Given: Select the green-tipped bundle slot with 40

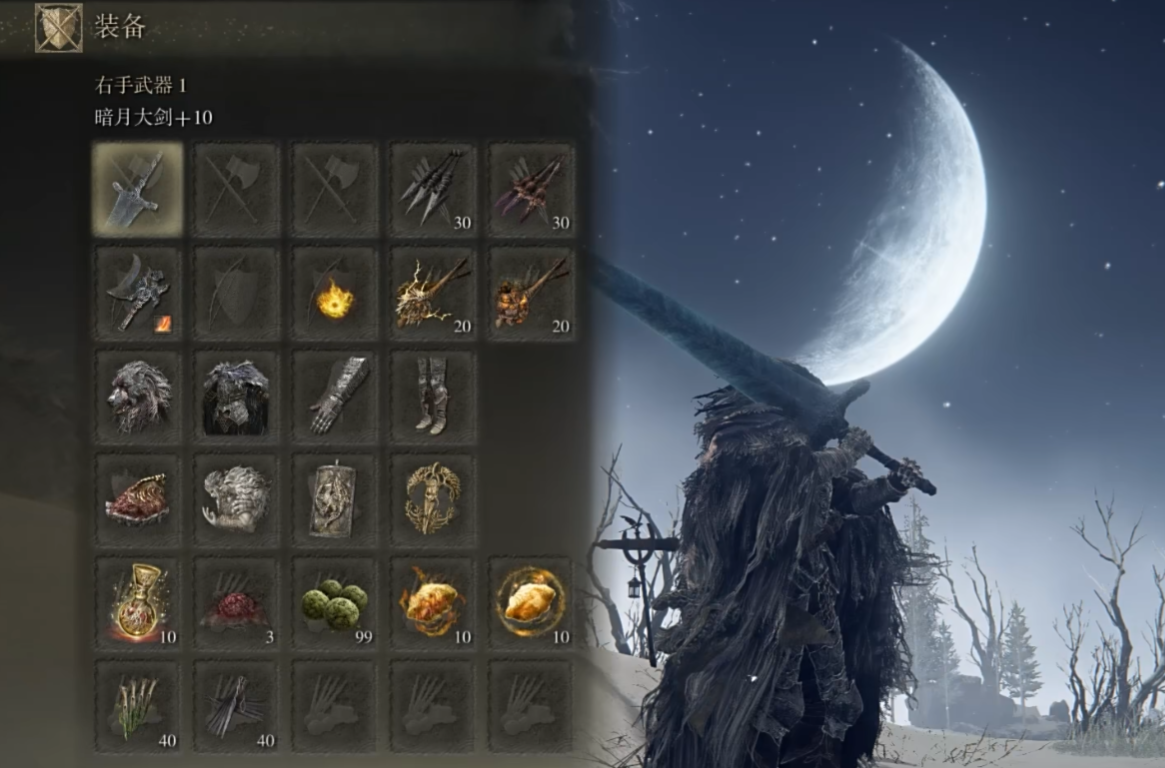Looking at the screenshot, I should (138, 705).
